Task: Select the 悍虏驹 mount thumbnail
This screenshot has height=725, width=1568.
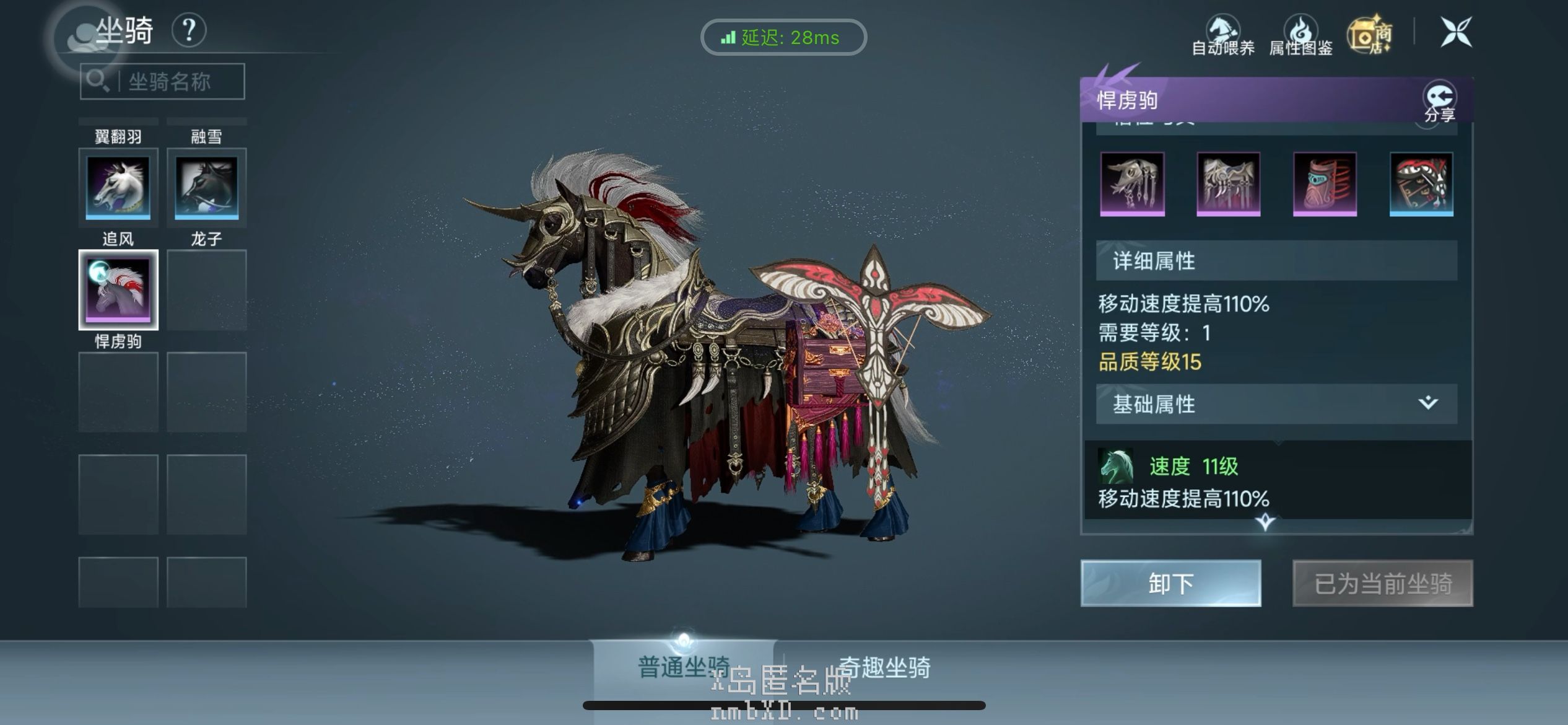Action: pyautogui.click(x=118, y=289)
